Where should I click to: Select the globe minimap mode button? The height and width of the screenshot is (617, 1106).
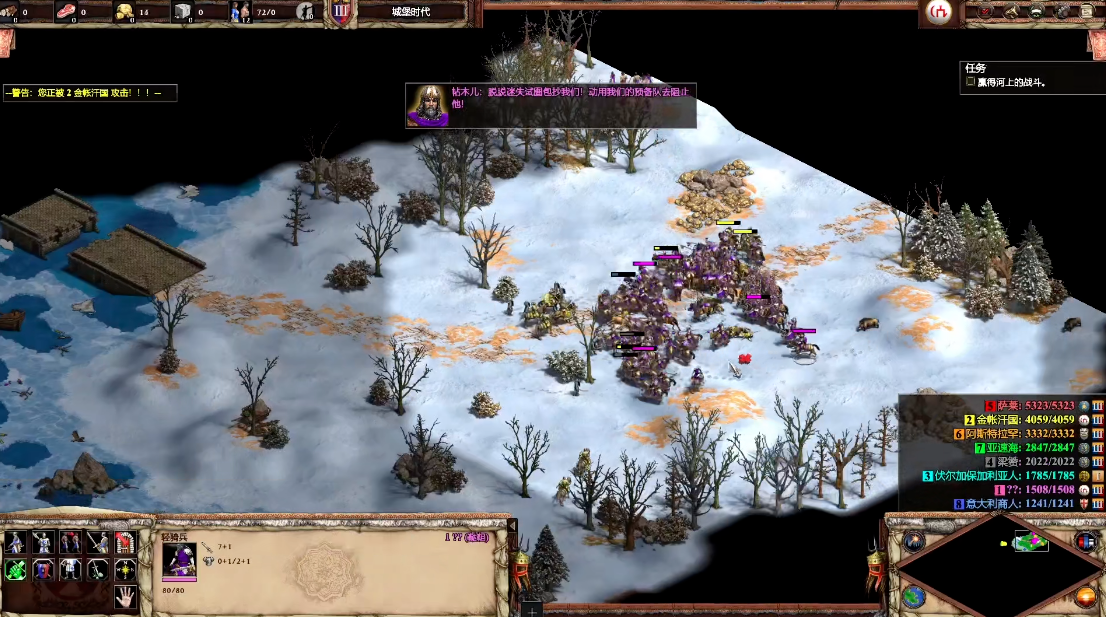(914, 596)
